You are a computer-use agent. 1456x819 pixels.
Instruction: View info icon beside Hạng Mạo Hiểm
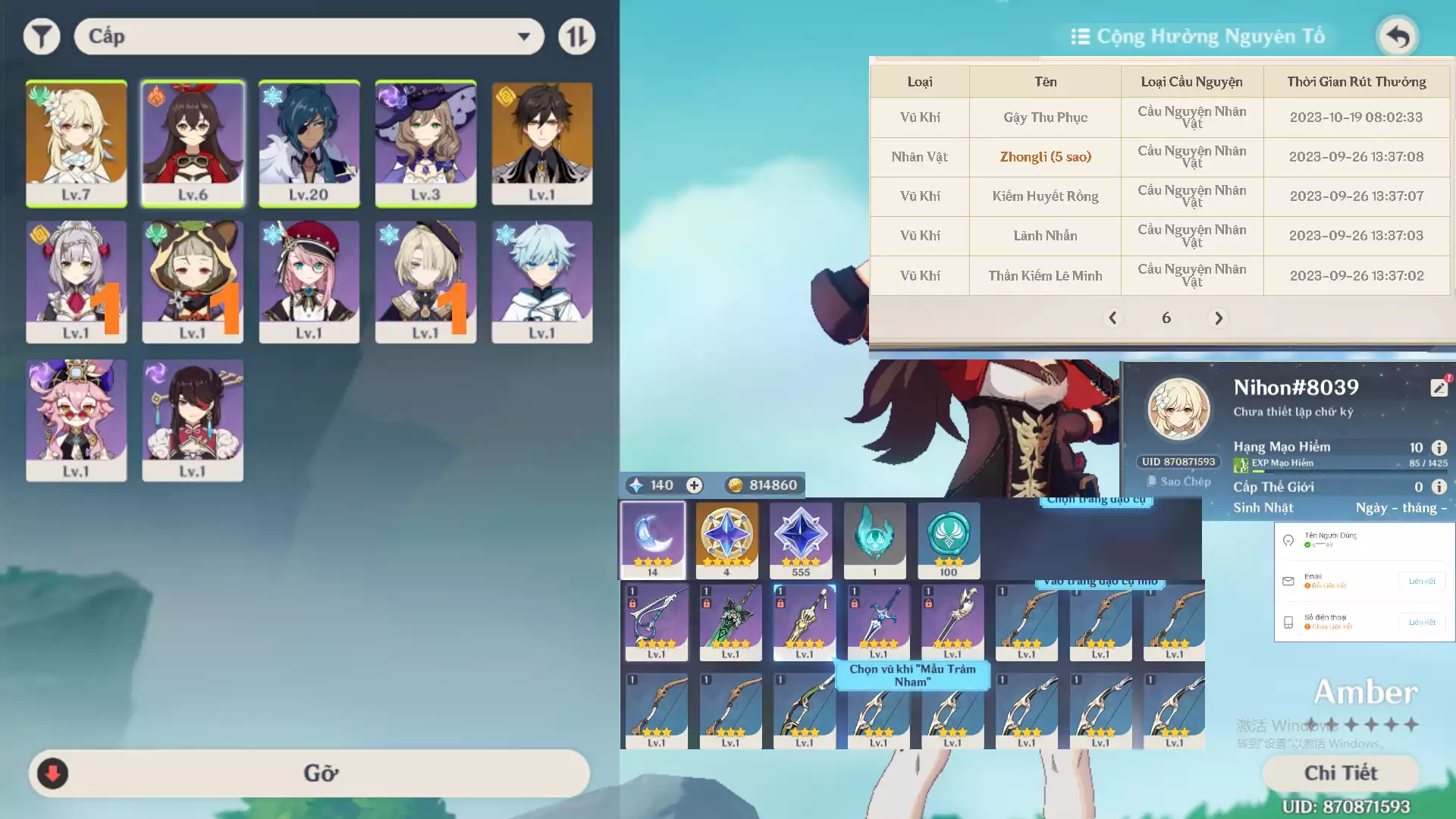(x=1439, y=447)
